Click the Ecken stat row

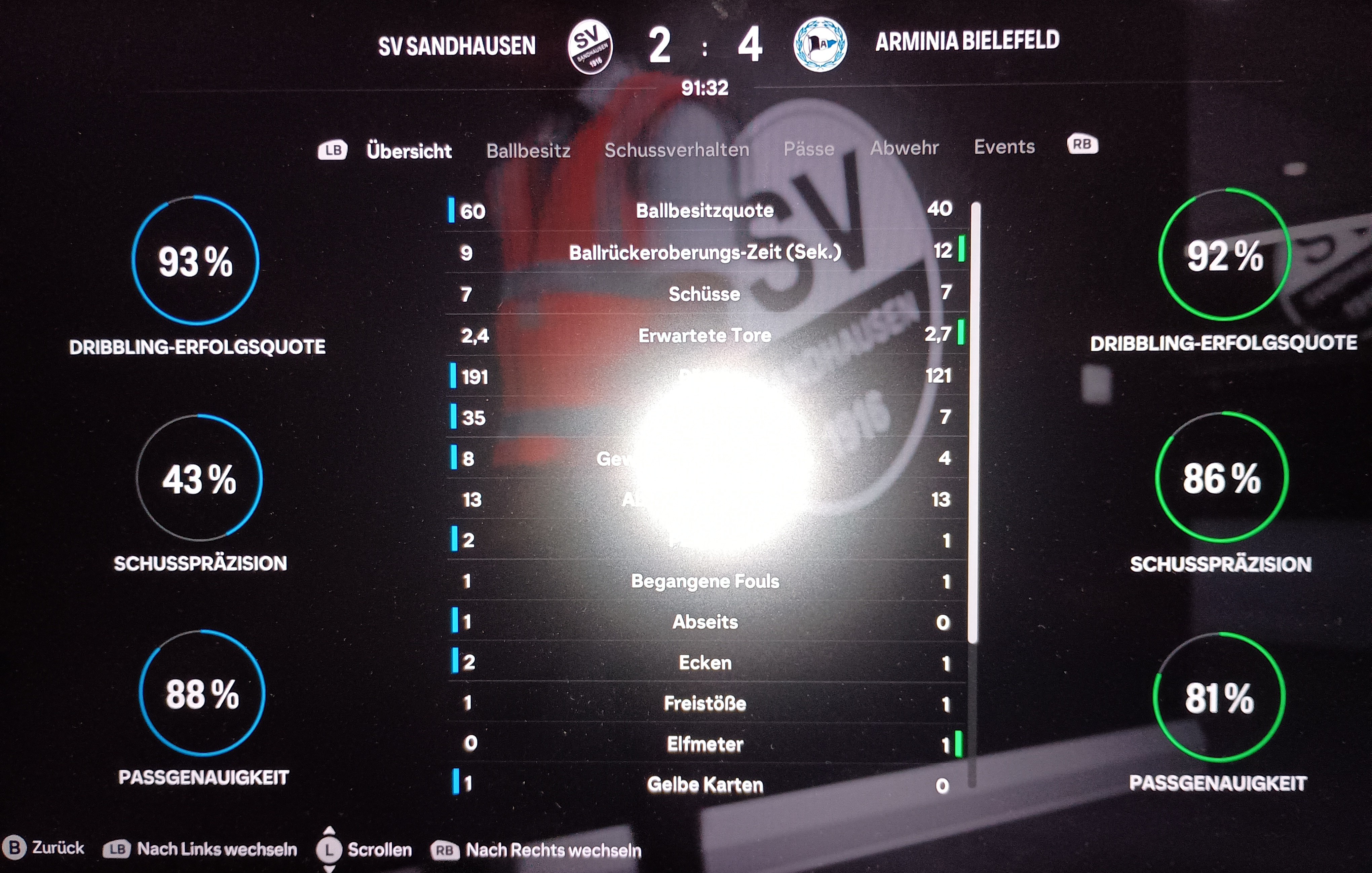click(705, 663)
